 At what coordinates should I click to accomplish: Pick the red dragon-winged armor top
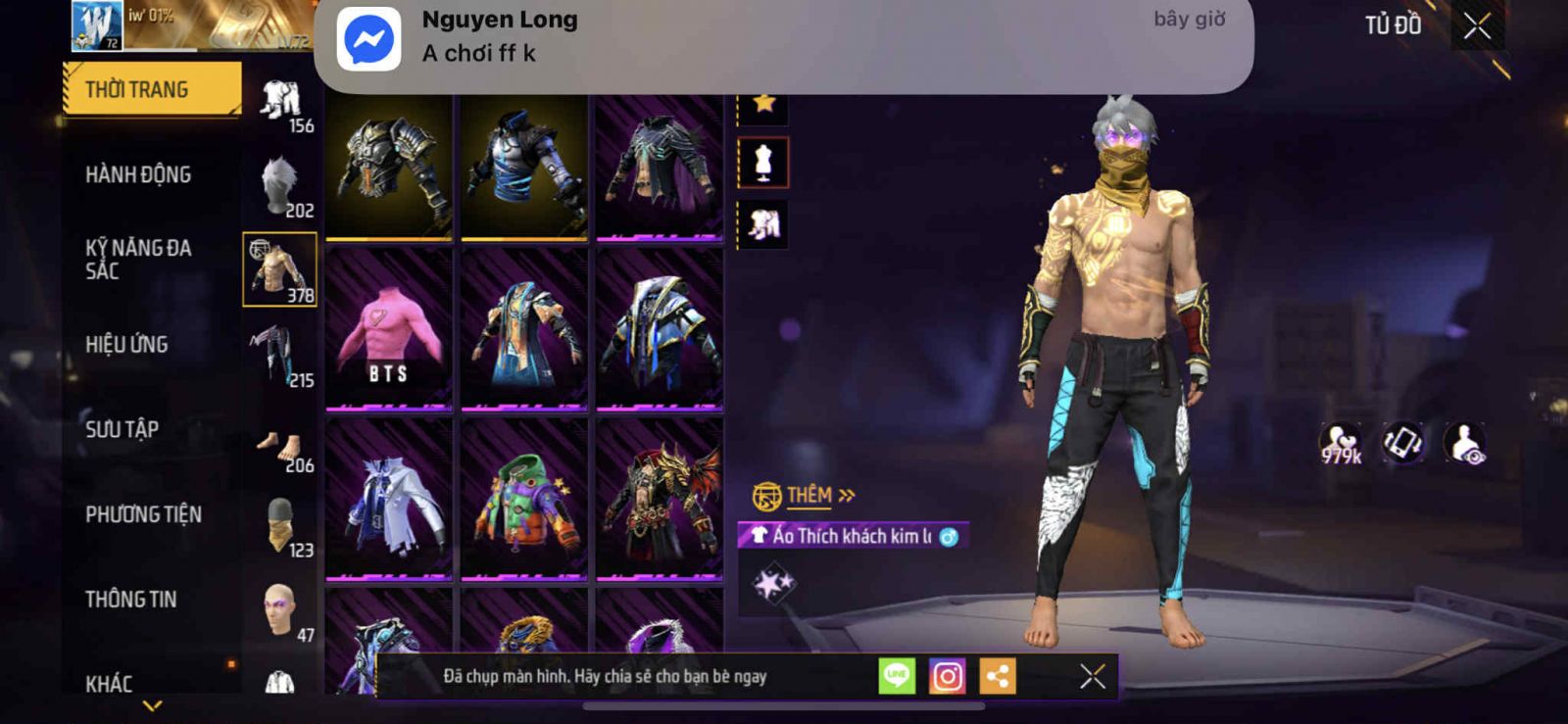pos(660,500)
